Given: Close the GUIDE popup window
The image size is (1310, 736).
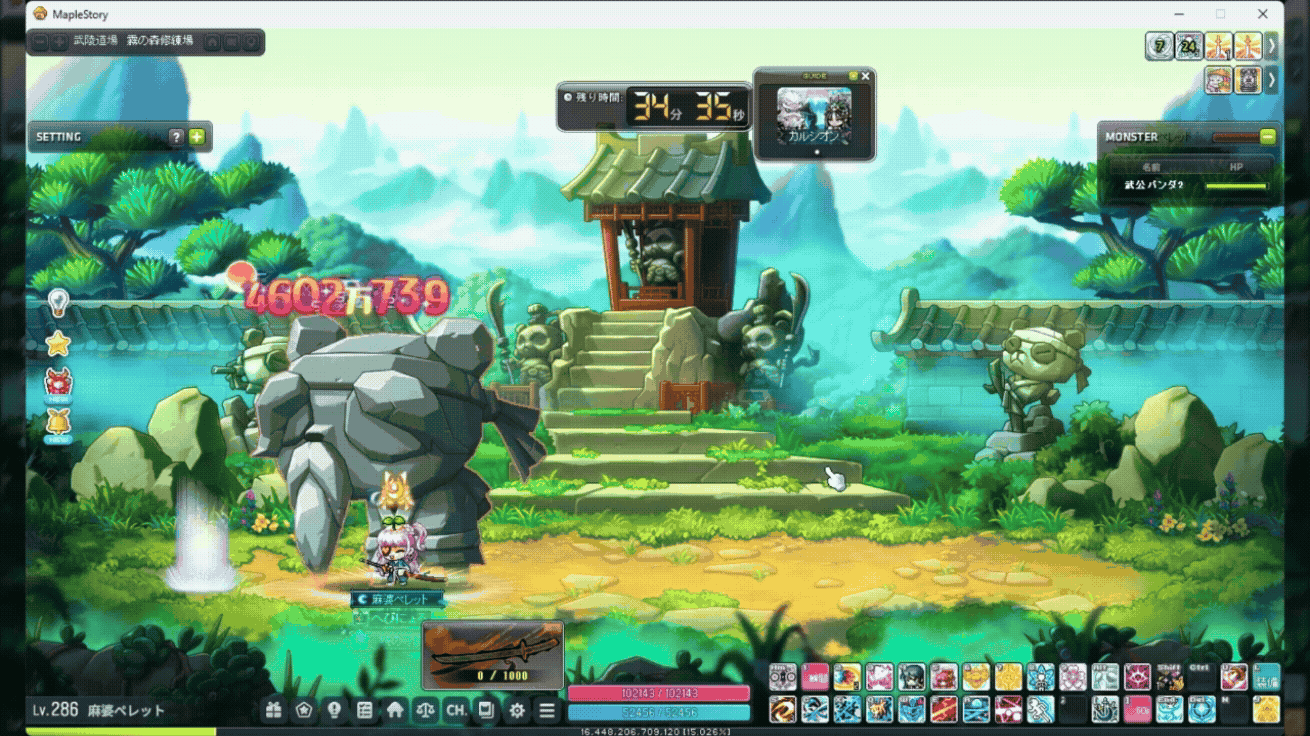Looking at the screenshot, I should [x=866, y=76].
